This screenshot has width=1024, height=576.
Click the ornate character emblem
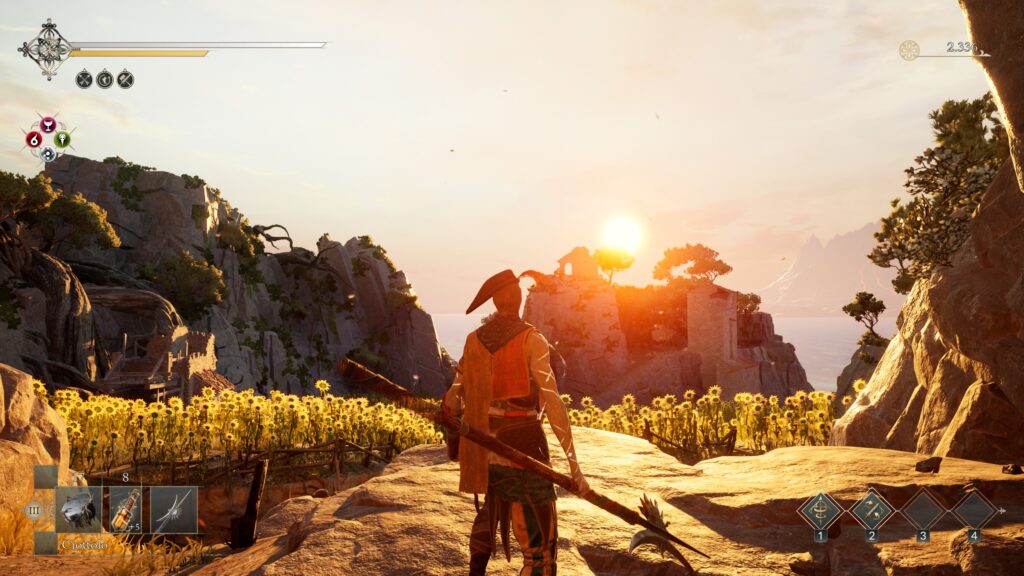pos(48,48)
